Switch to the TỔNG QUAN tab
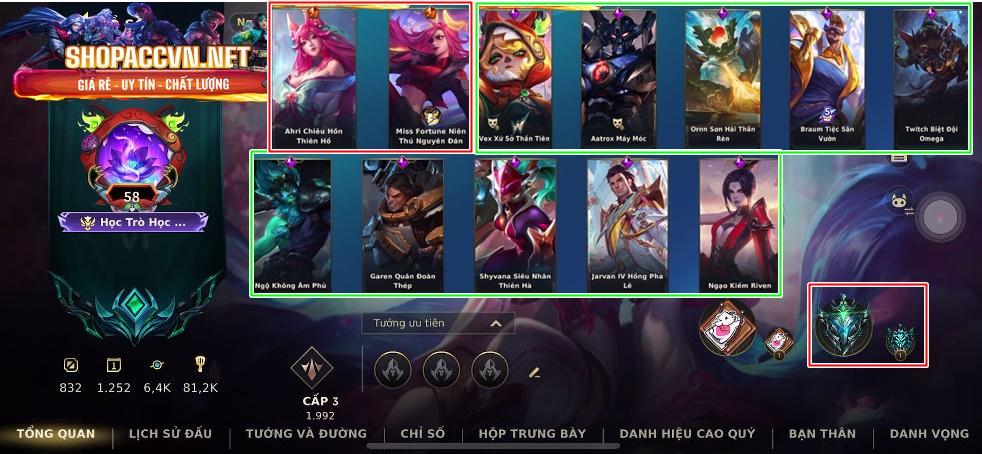The height and width of the screenshot is (454, 982). (x=56, y=434)
